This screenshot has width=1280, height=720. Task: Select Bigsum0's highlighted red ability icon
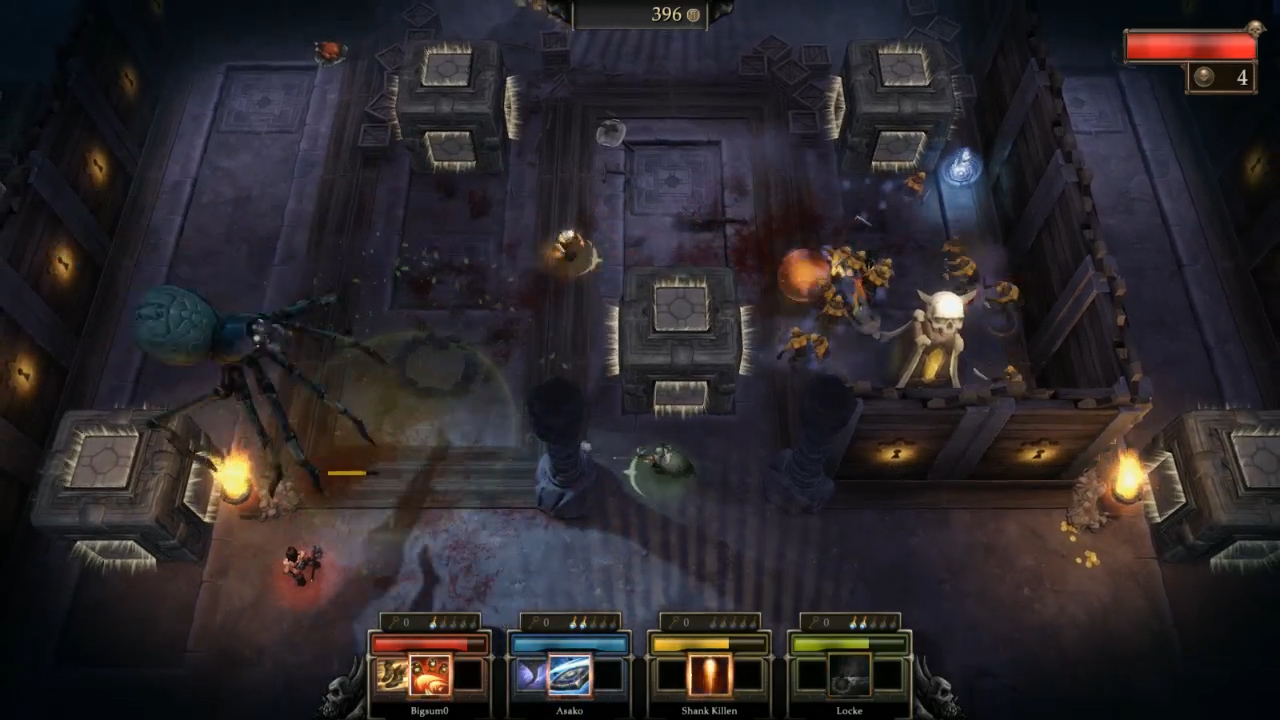point(430,675)
